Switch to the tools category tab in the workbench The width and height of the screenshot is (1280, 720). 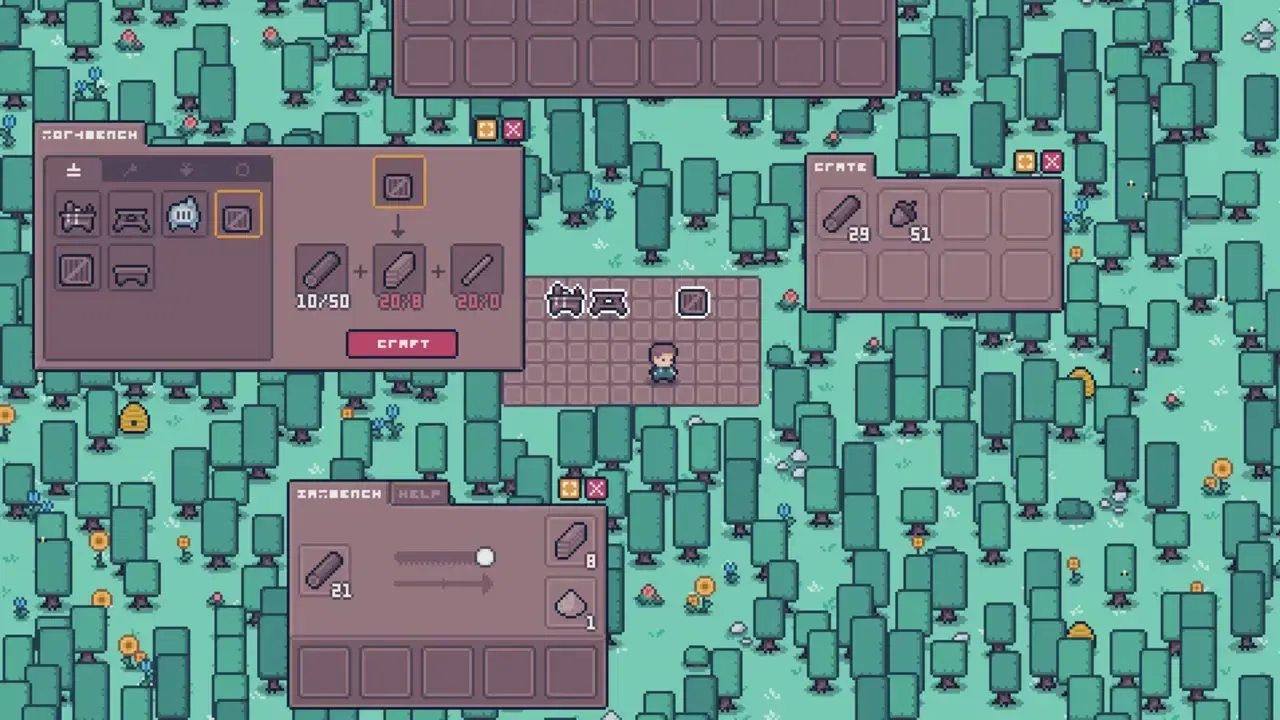pyautogui.click(x=129, y=170)
